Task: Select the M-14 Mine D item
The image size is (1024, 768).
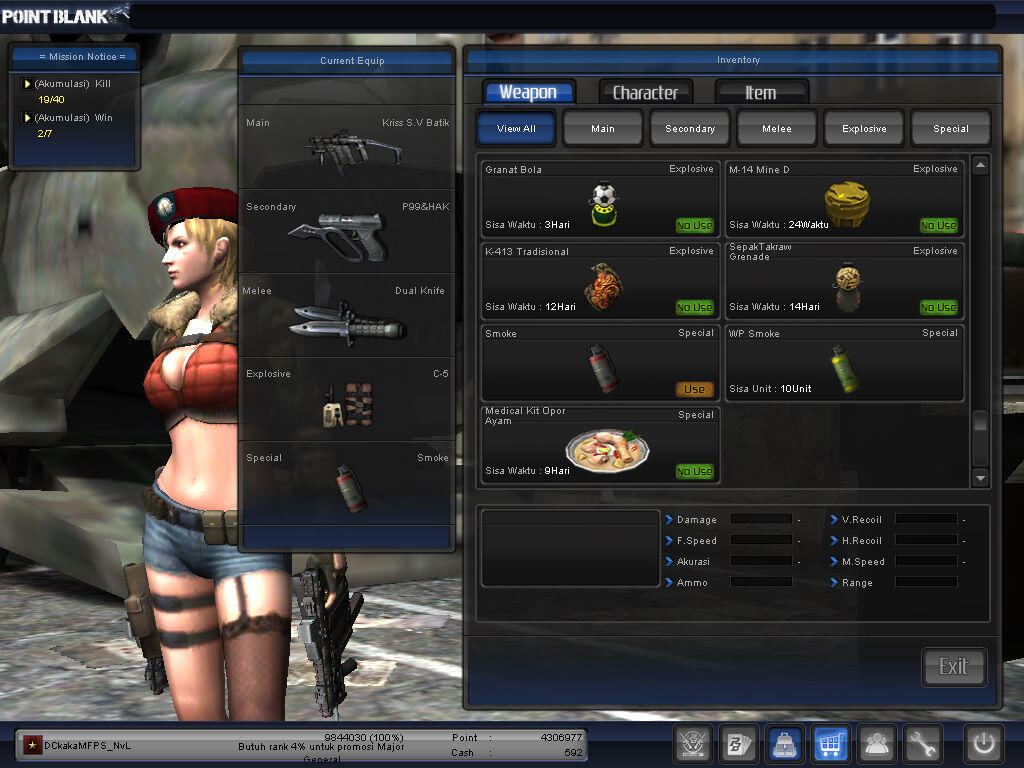Action: (x=844, y=199)
